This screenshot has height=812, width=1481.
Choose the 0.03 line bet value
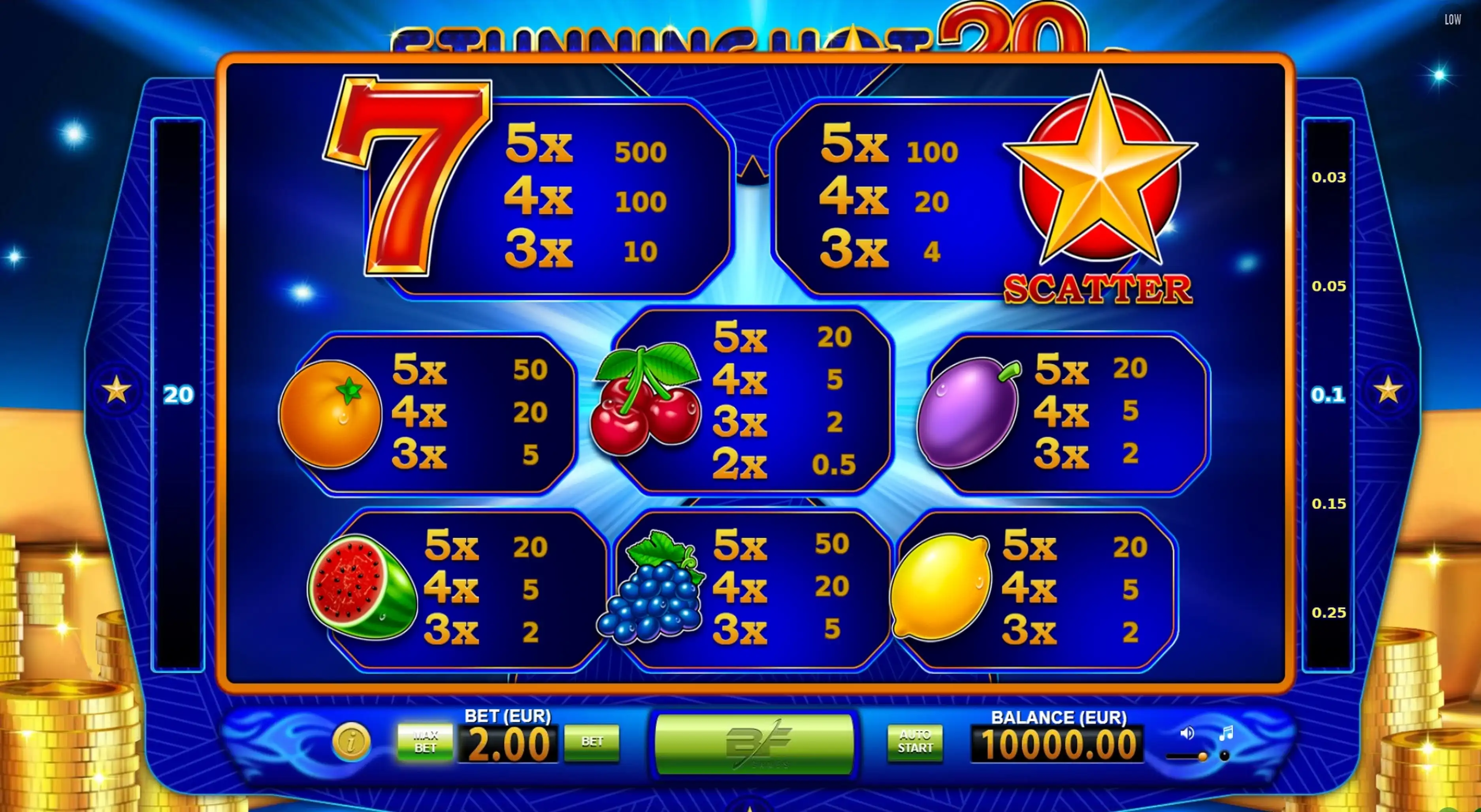pos(1328,178)
